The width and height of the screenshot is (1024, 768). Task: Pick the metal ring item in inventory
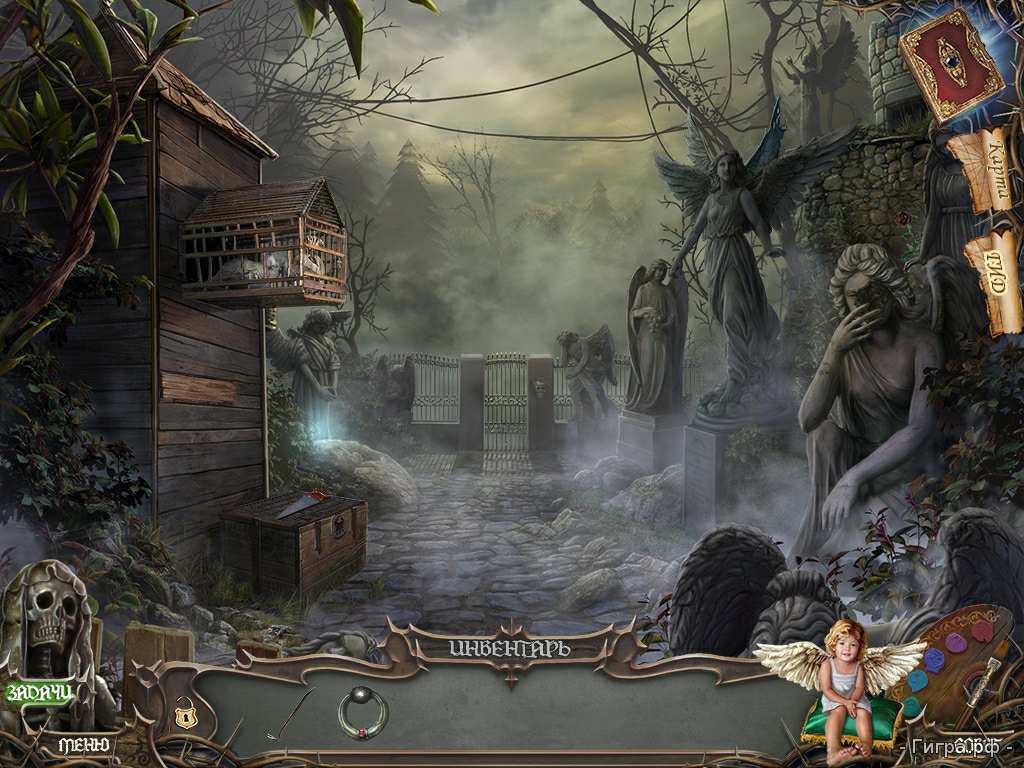click(361, 712)
